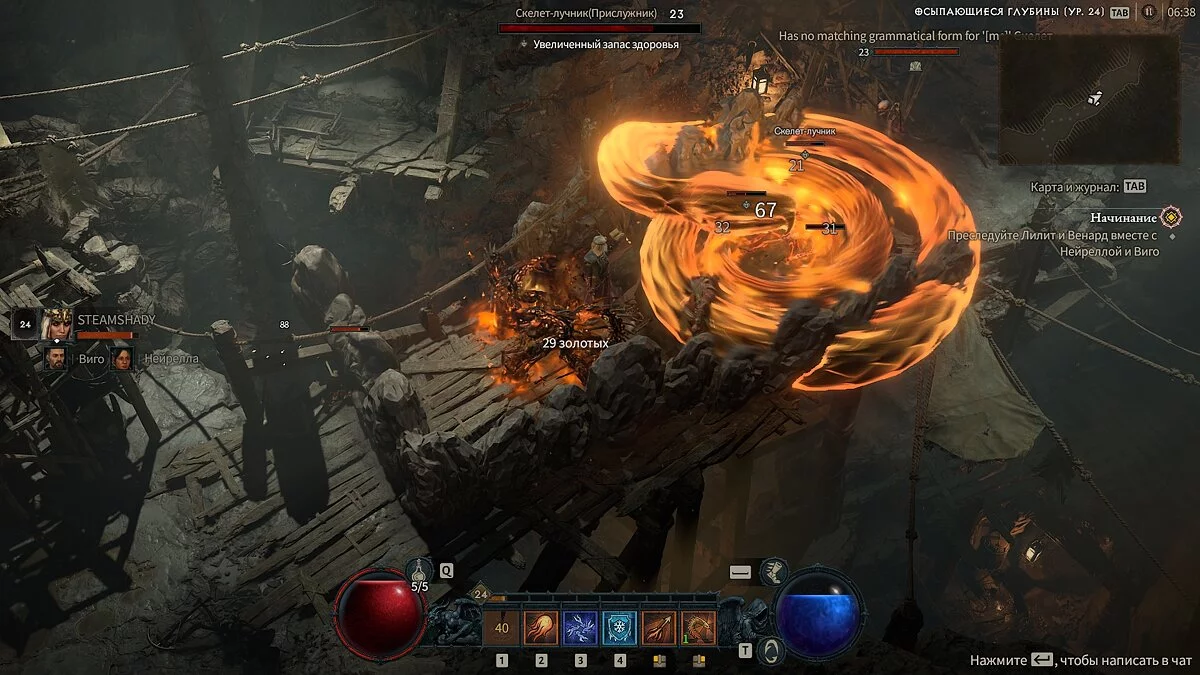
Task: Use the healing potion flask
Action: [x=419, y=572]
